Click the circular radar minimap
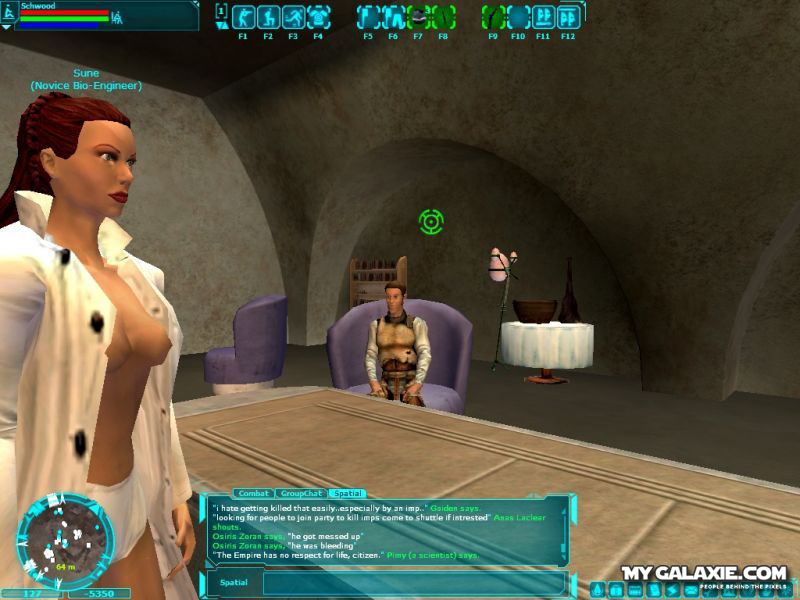The width and height of the screenshot is (800, 600). click(64, 539)
